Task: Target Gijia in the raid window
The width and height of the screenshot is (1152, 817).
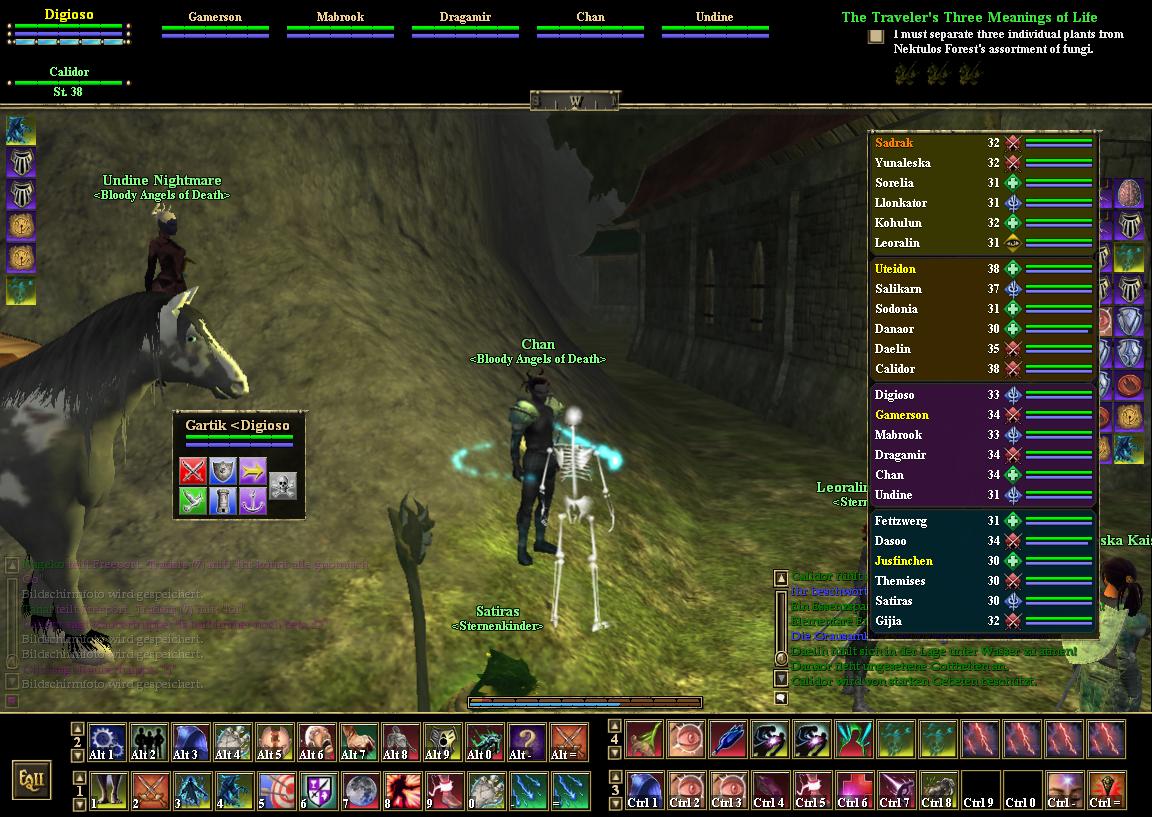Action: (x=888, y=621)
